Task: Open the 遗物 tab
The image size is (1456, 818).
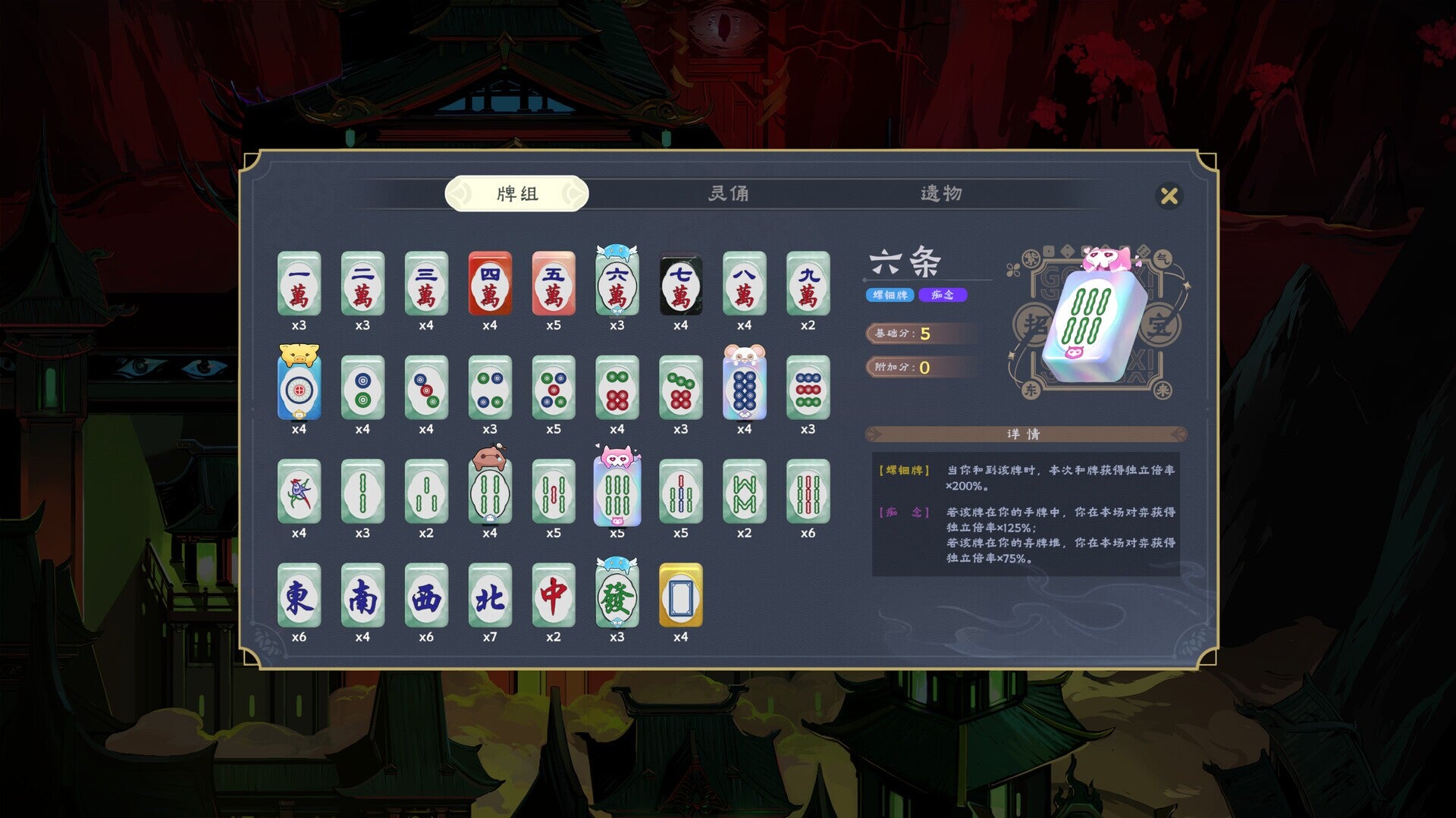Action: tap(940, 194)
